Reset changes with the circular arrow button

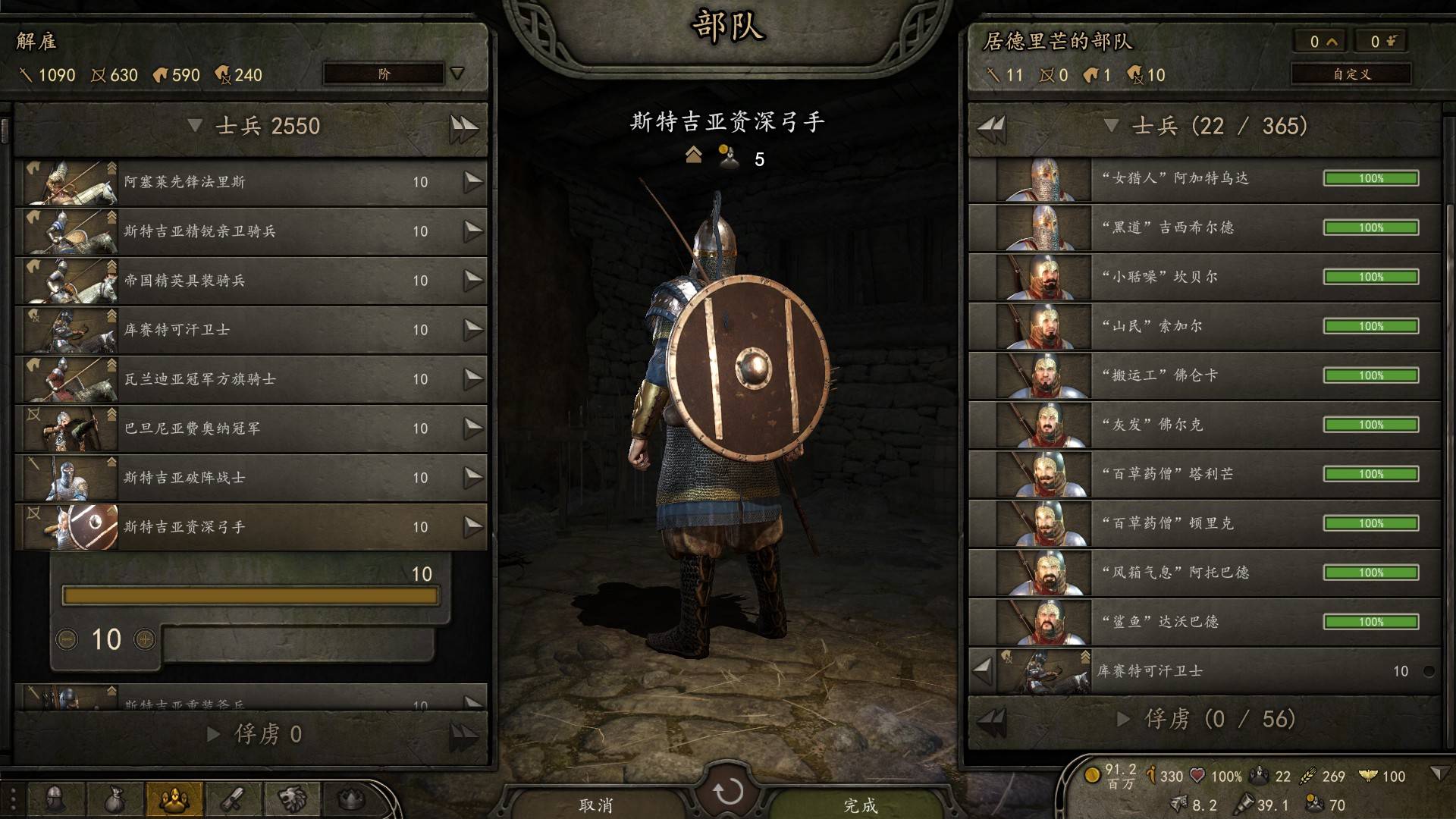pyautogui.click(x=728, y=792)
